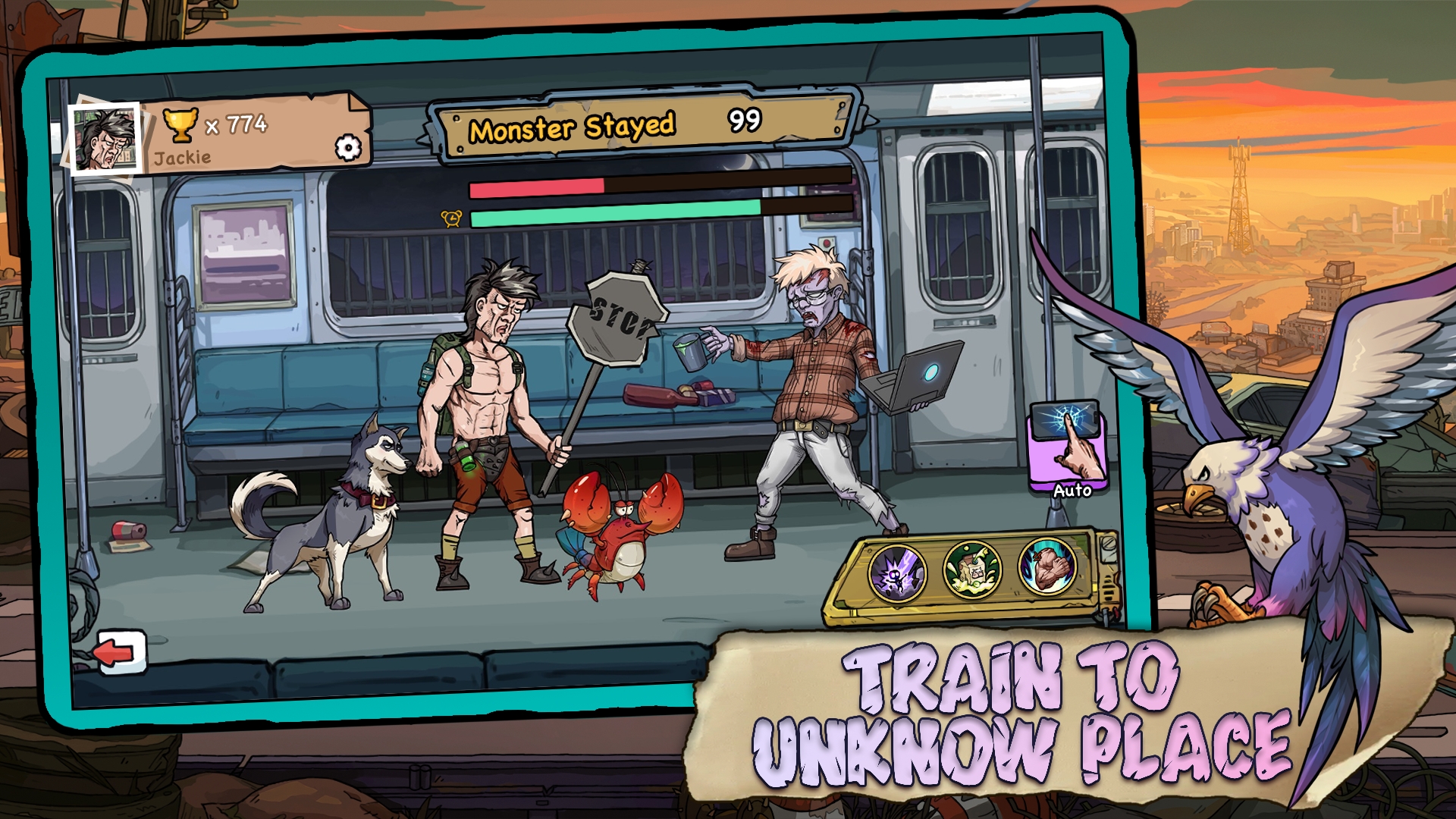Click Jackie's player portrait
Viewport: 1456px width, 819px height.
click(105, 139)
